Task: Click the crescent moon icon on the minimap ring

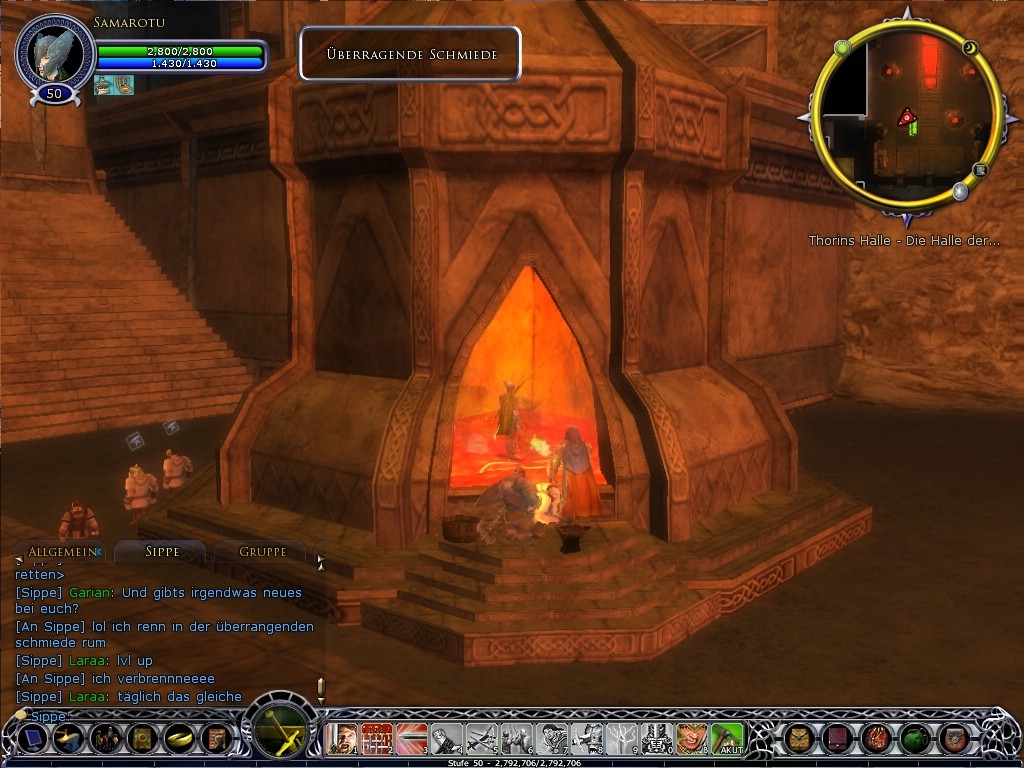Action: click(969, 47)
